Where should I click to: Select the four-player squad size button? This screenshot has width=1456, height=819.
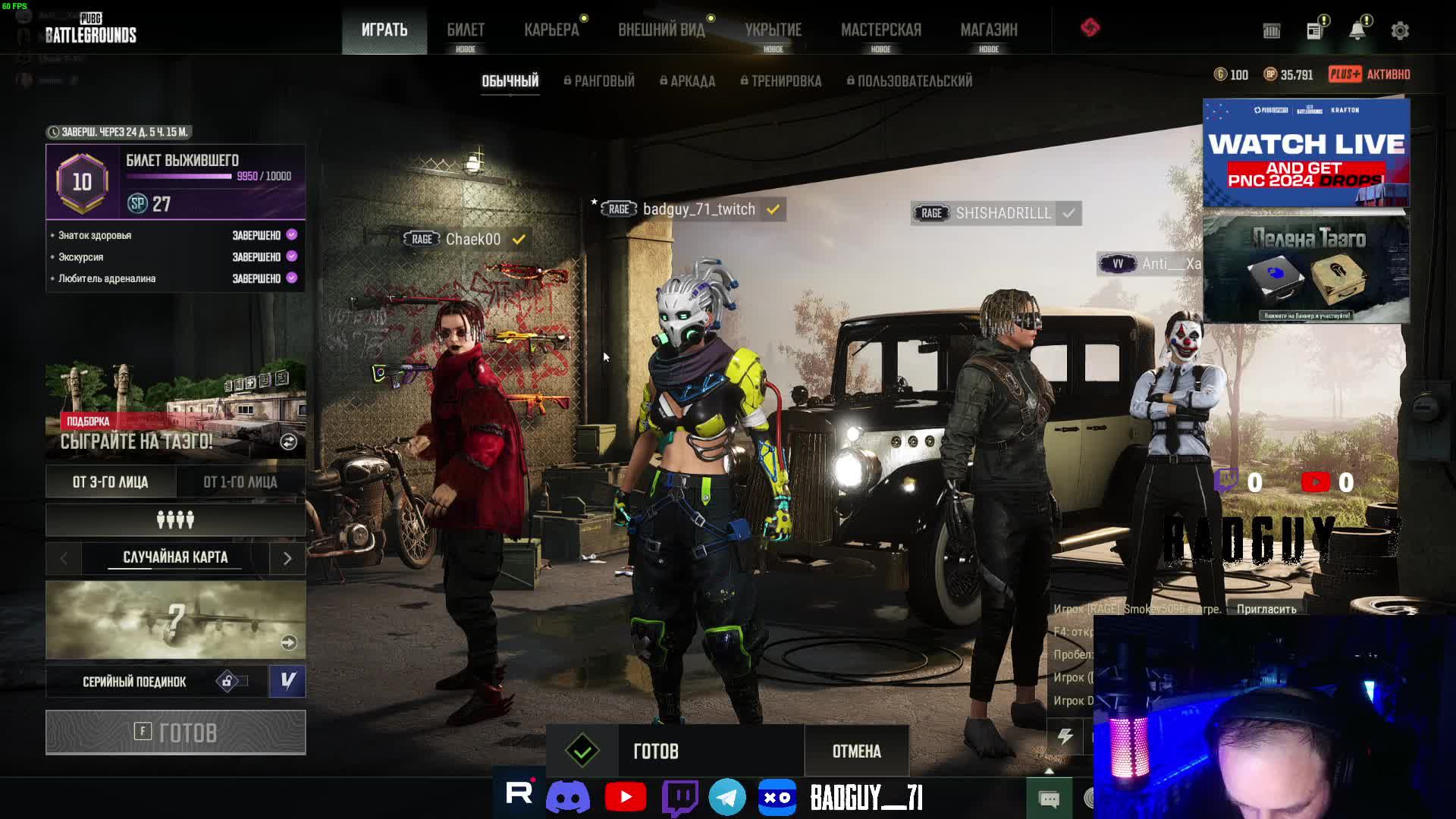point(175,520)
